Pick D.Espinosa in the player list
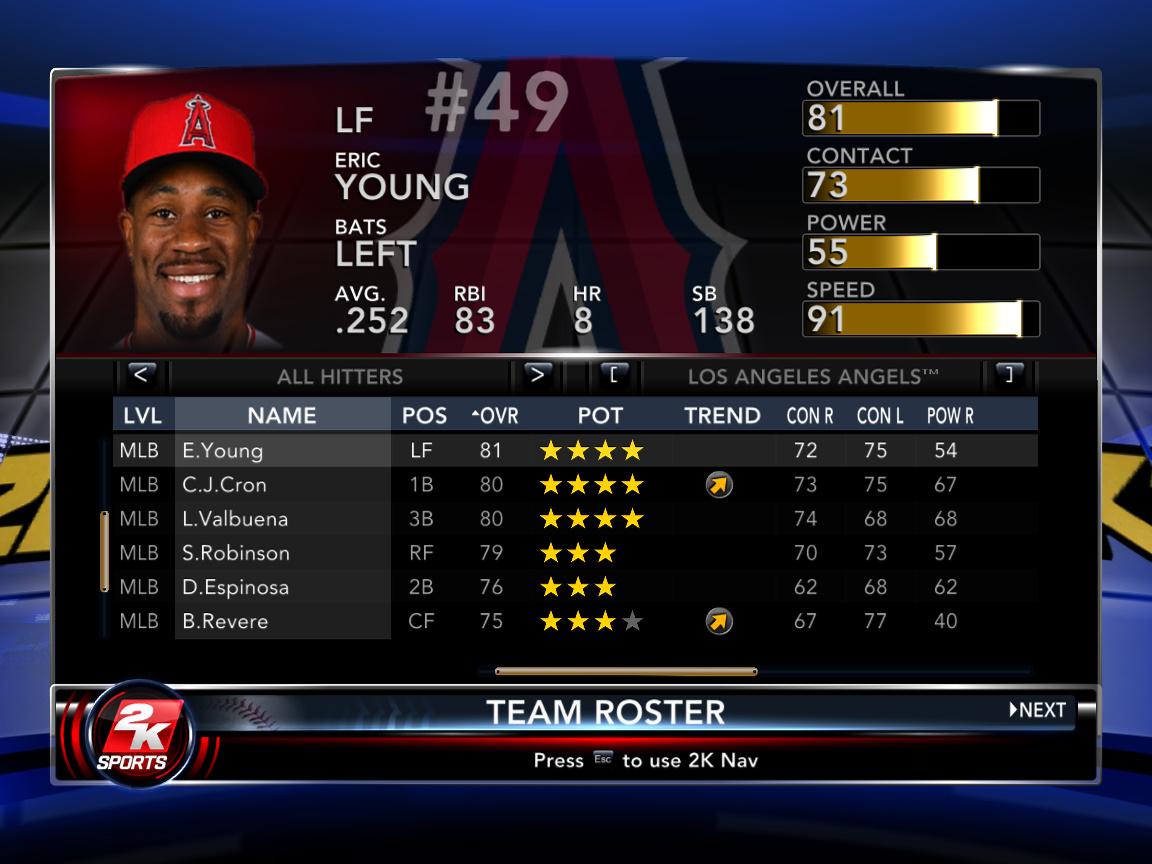1152x864 pixels. click(282, 587)
